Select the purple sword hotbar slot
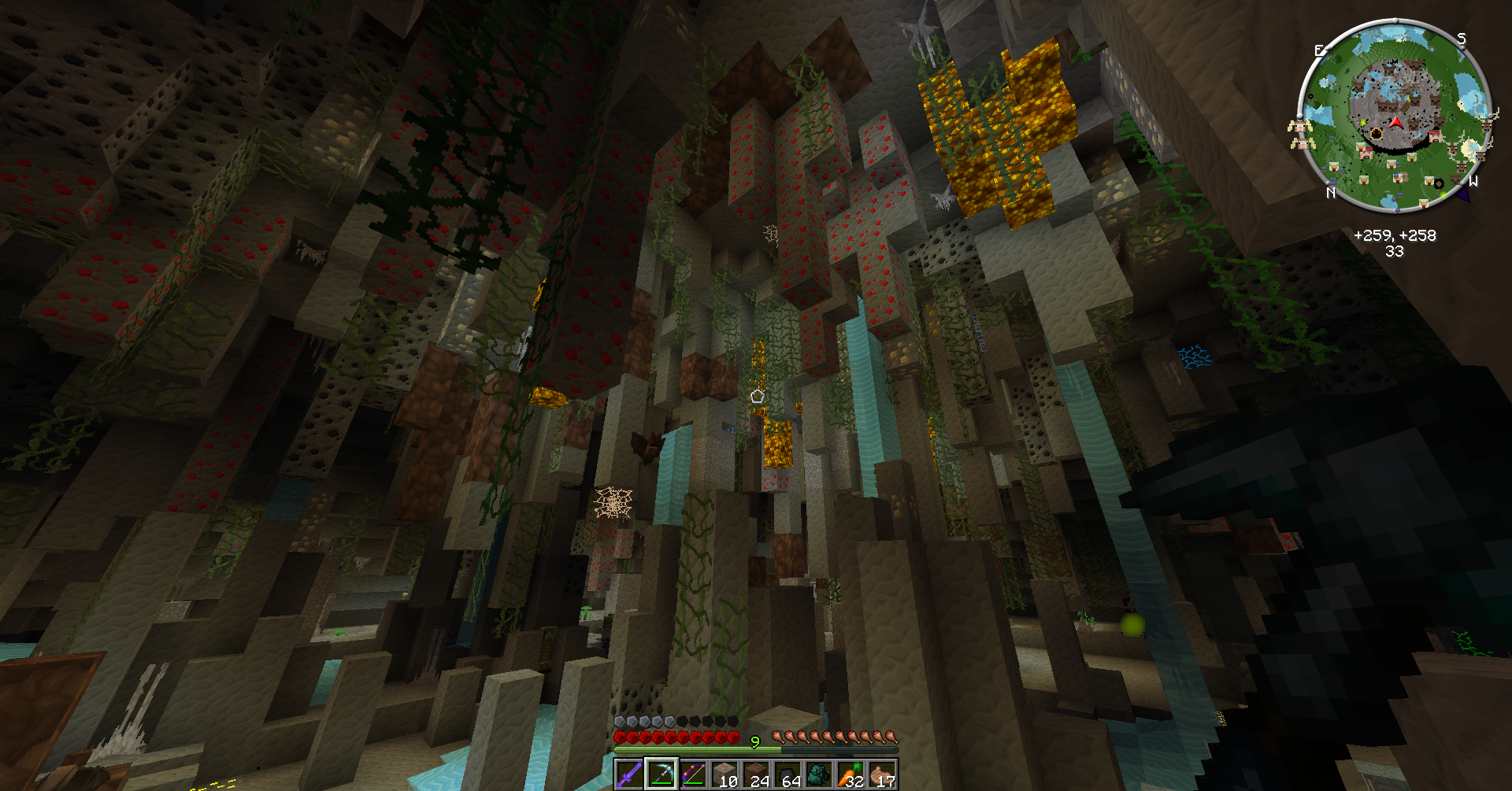Screen dimensions: 1512x791 pyautogui.click(x=629, y=774)
